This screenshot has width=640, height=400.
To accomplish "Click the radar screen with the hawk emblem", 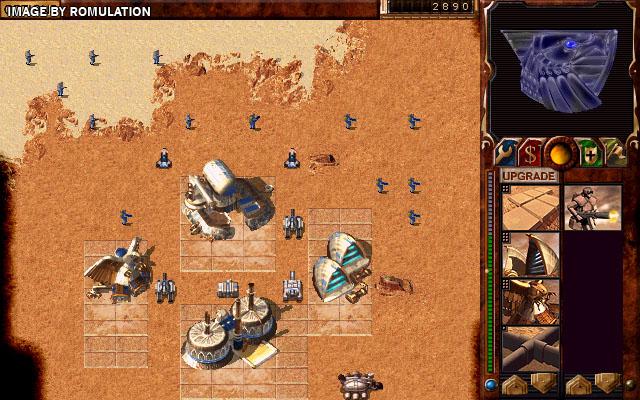I will [x=560, y=68].
